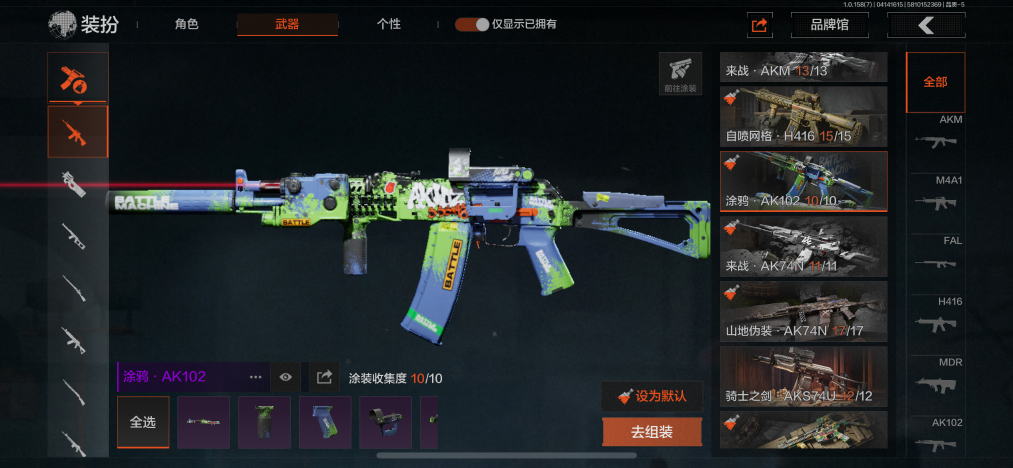
Task: Select the 个性 tab
Action: pos(389,24)
